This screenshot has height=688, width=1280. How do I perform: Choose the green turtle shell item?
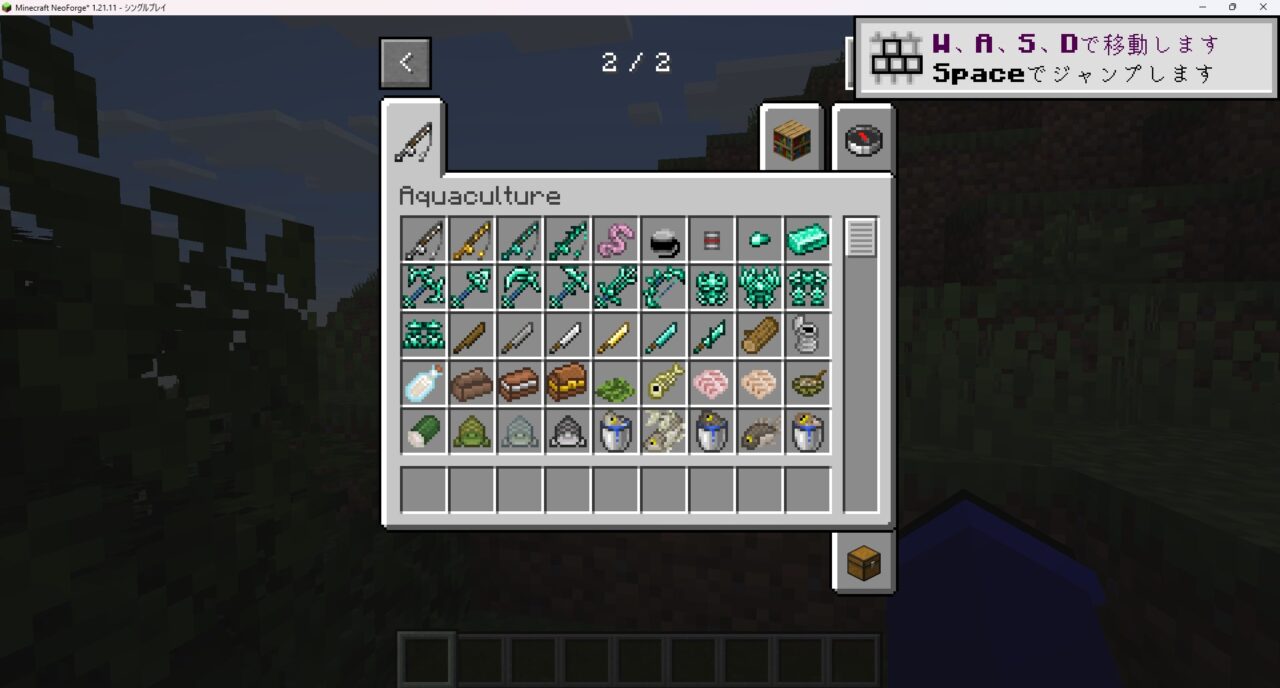tap(472, 432)
